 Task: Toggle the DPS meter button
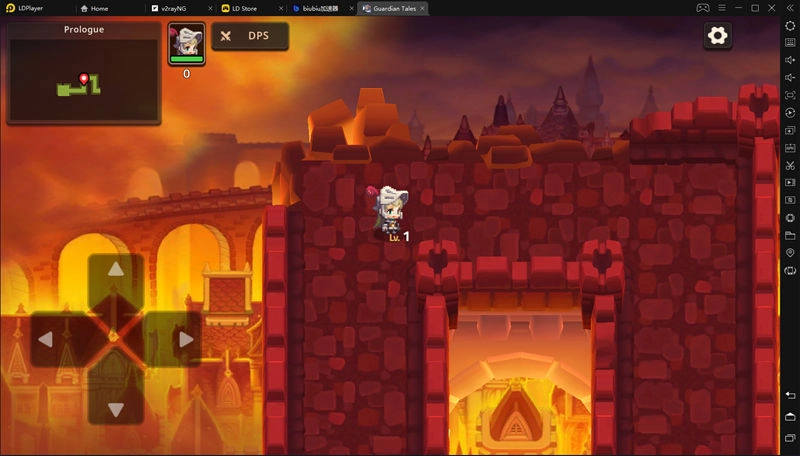click(x=250, y=36)
